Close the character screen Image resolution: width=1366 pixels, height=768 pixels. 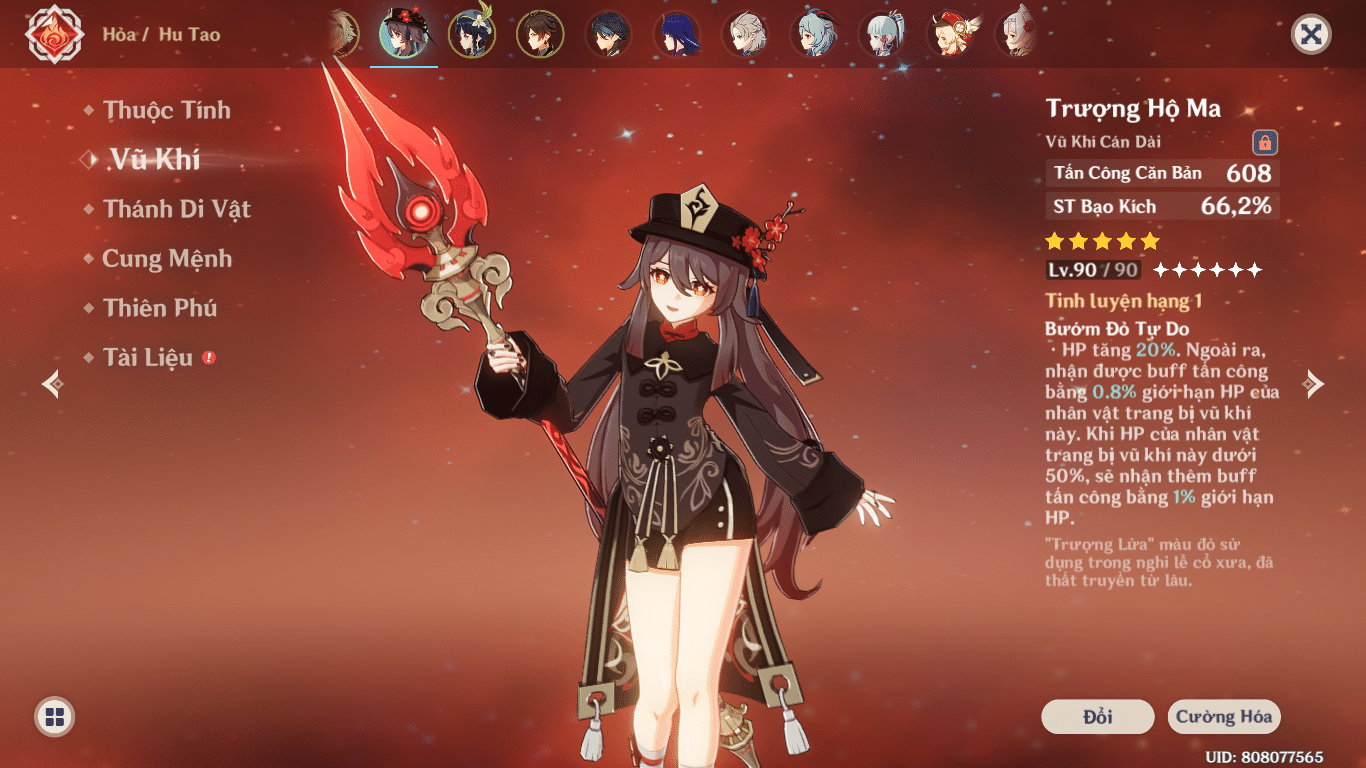pos(1311,35)
